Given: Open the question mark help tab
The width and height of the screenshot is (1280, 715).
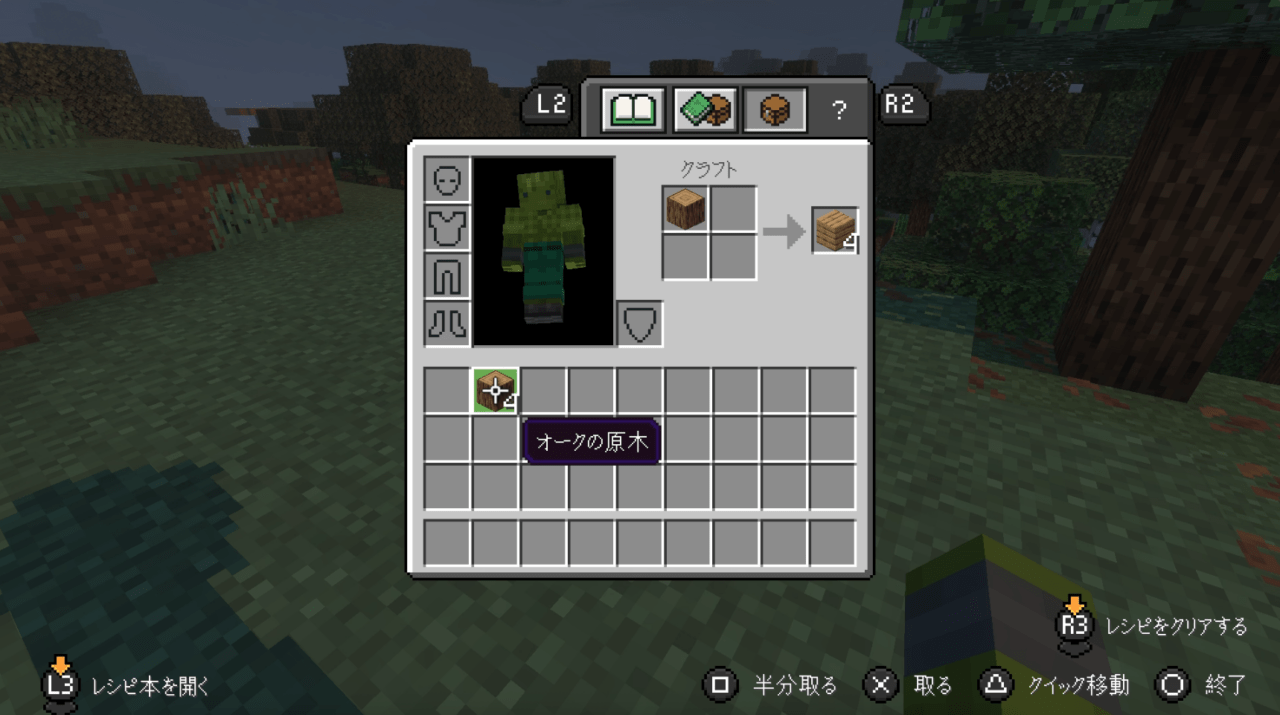Looking at the screenshot, I should [839, 110].
